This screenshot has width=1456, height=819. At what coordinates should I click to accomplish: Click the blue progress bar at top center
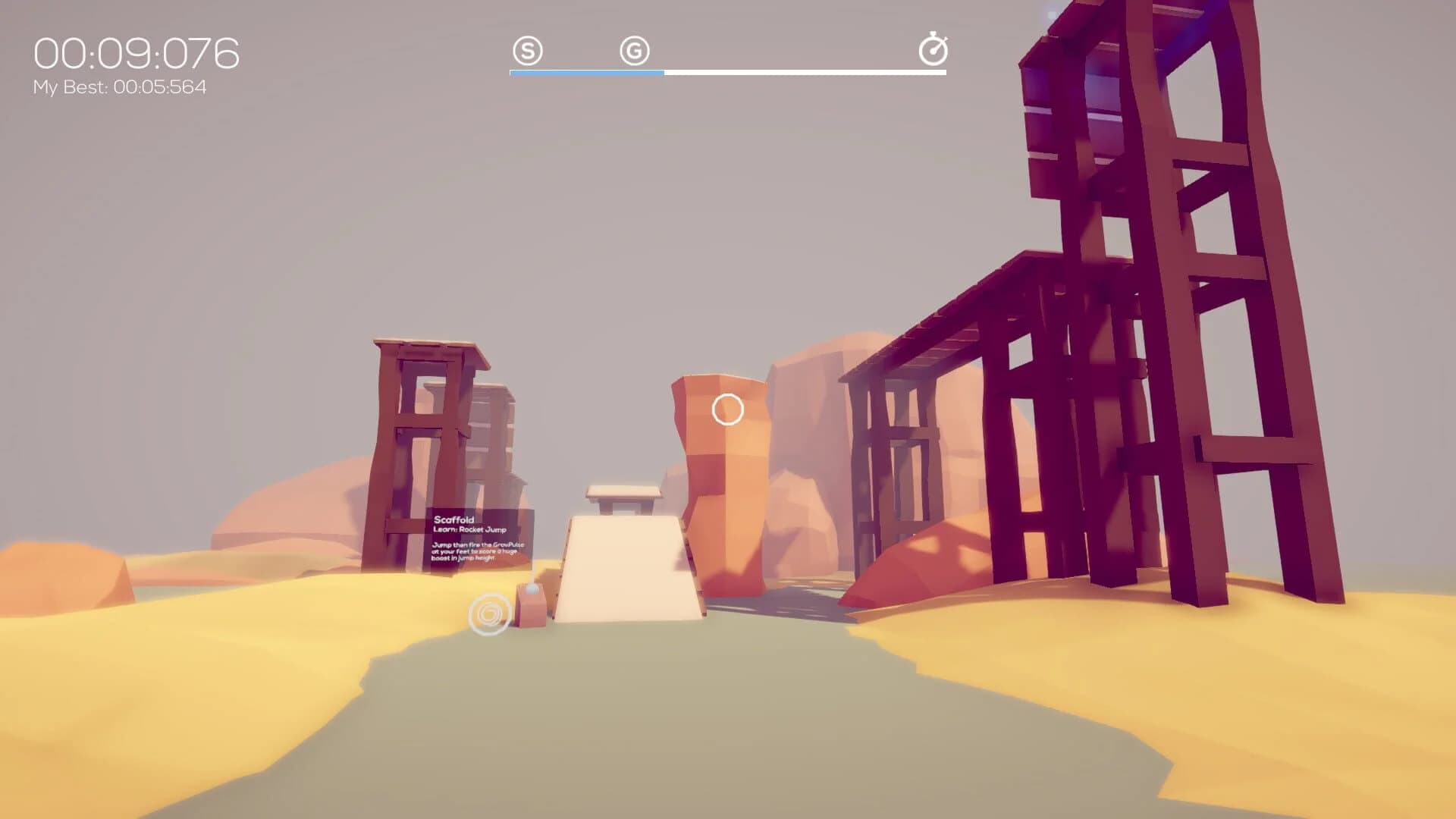click(x=586, y=73)
